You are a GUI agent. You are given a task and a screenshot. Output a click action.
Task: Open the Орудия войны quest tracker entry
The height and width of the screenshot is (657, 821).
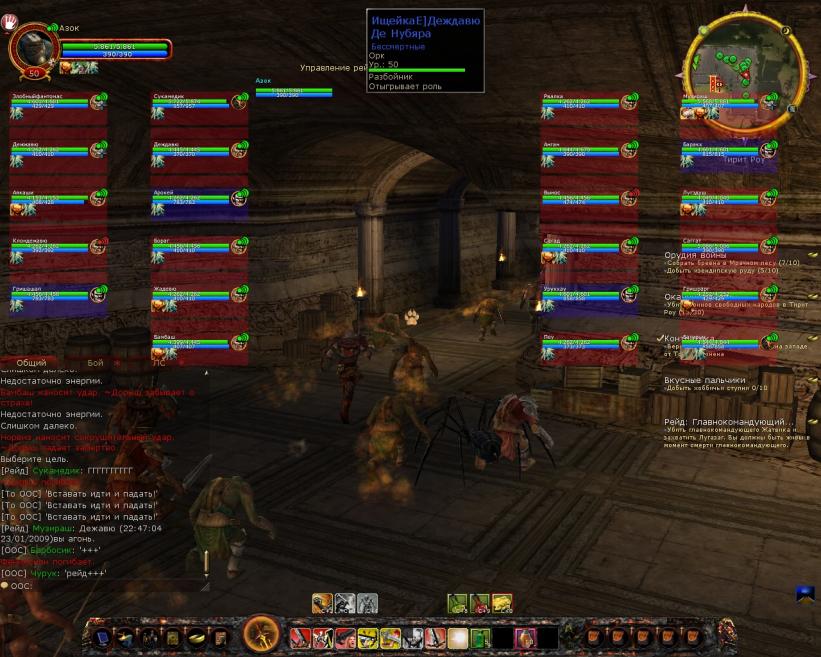click(695, 255)
